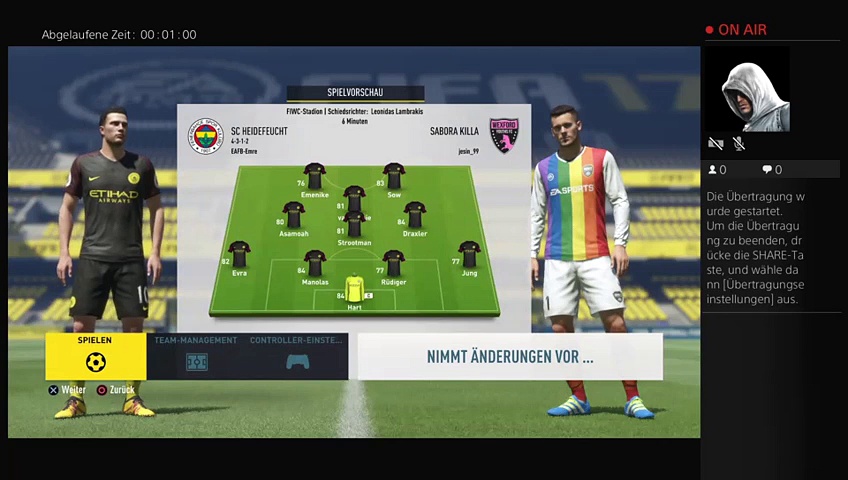This screenshot has height=480, width=848.
Task: Select midfielder Asamoah on the formation
Action: (x=294, y=215)
